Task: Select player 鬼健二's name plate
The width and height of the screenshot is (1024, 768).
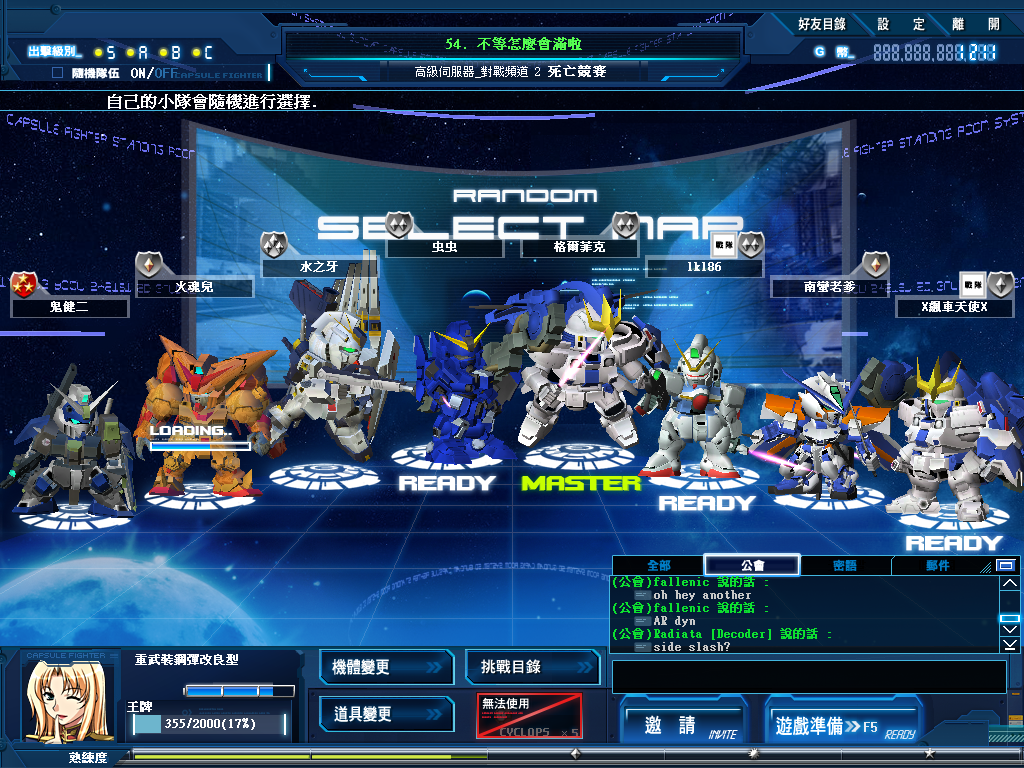Action: [70, 307]
